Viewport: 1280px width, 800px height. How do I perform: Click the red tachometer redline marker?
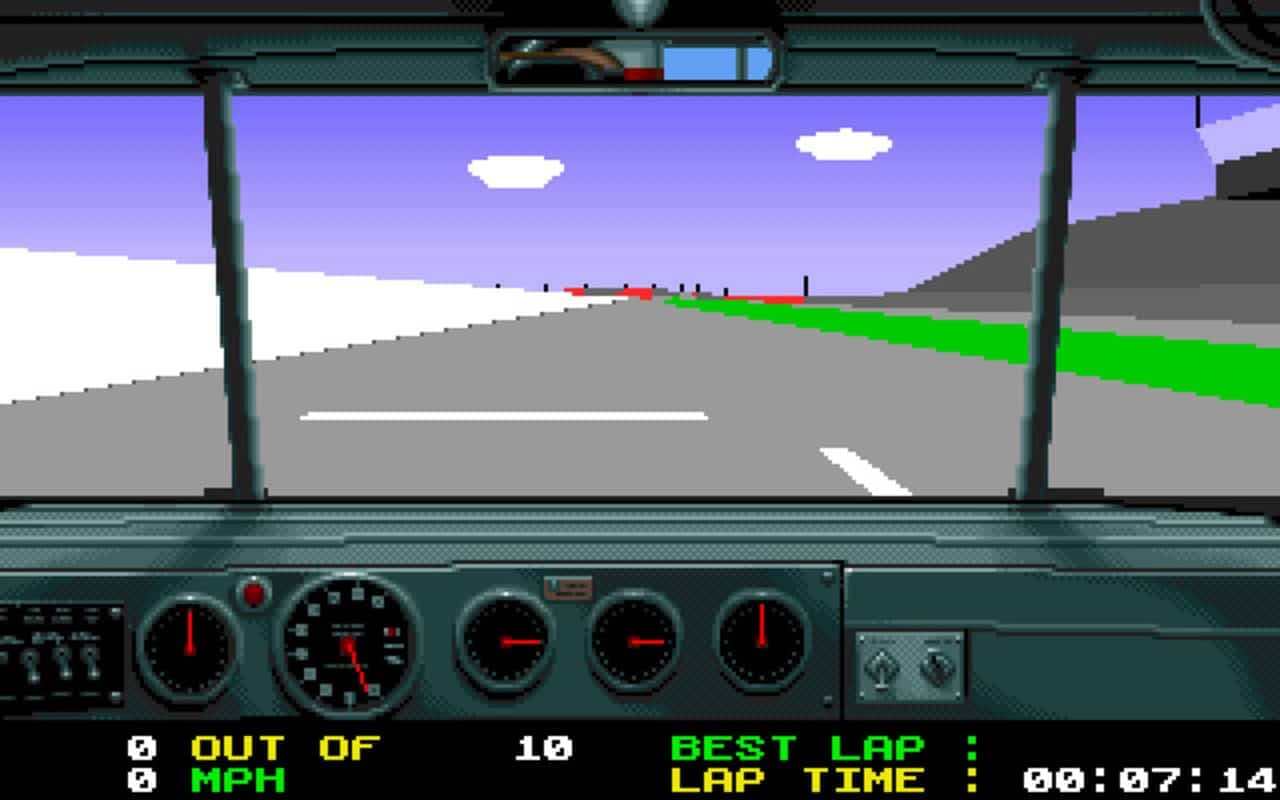[392, 630]
